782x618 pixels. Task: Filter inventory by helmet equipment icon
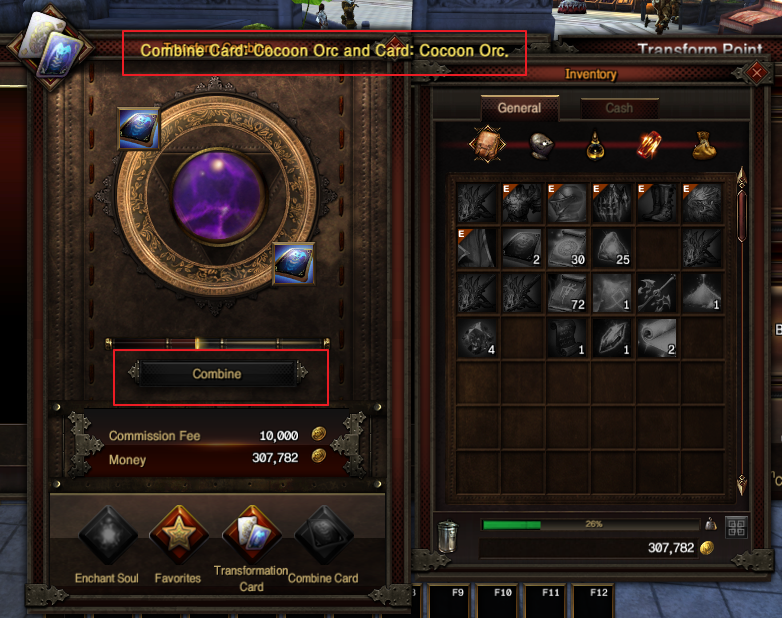click(541, 145)
